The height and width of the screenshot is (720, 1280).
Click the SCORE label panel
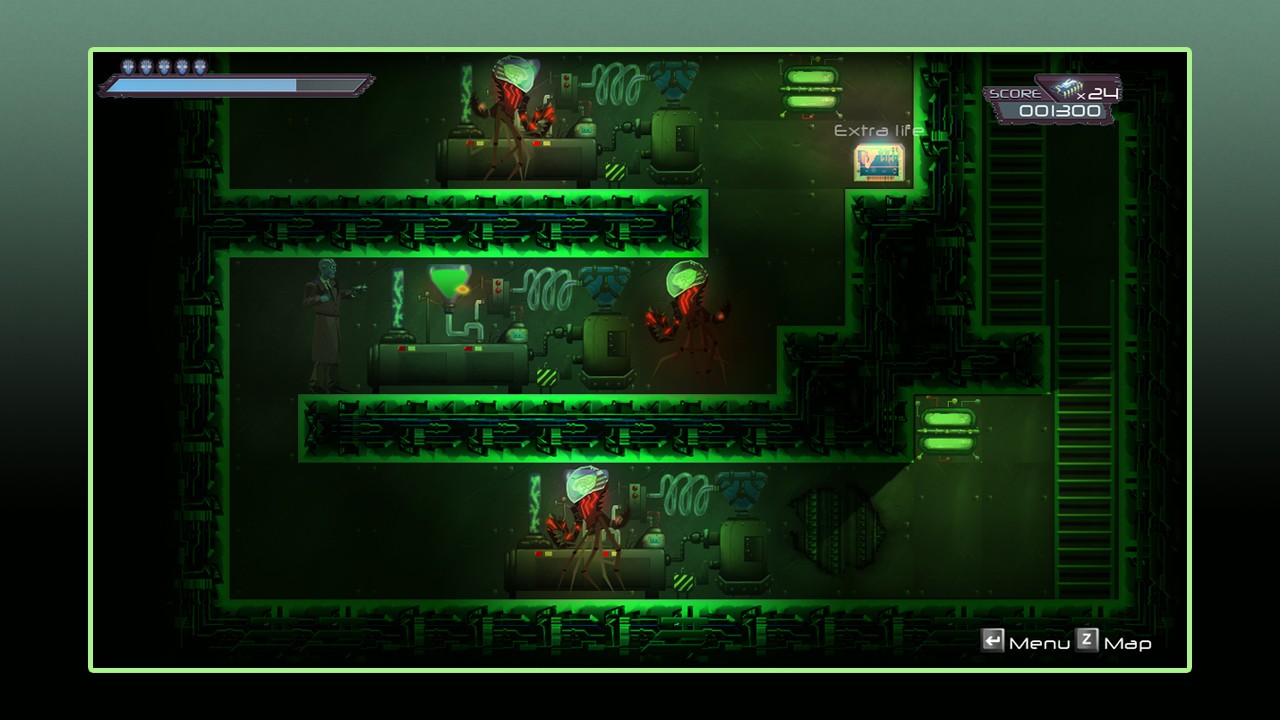coord(1018,92)
